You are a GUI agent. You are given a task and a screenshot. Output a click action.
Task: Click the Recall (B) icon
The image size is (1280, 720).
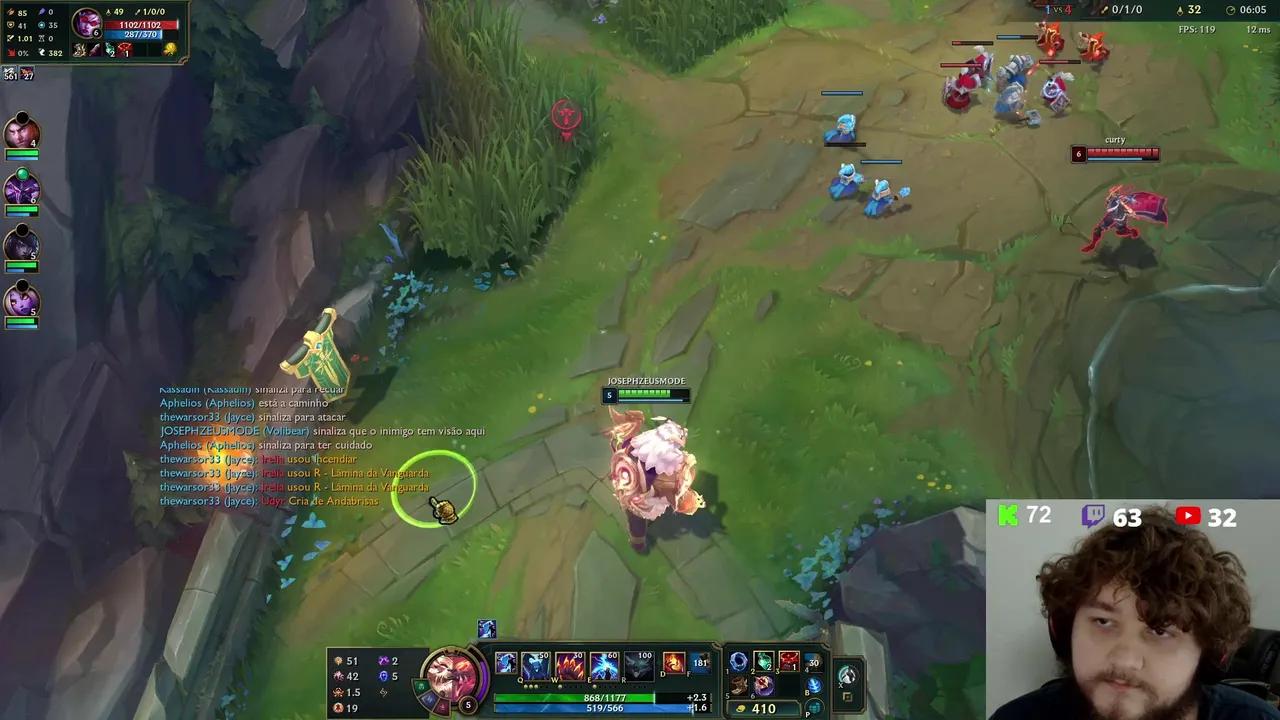[x=814, y=684]
